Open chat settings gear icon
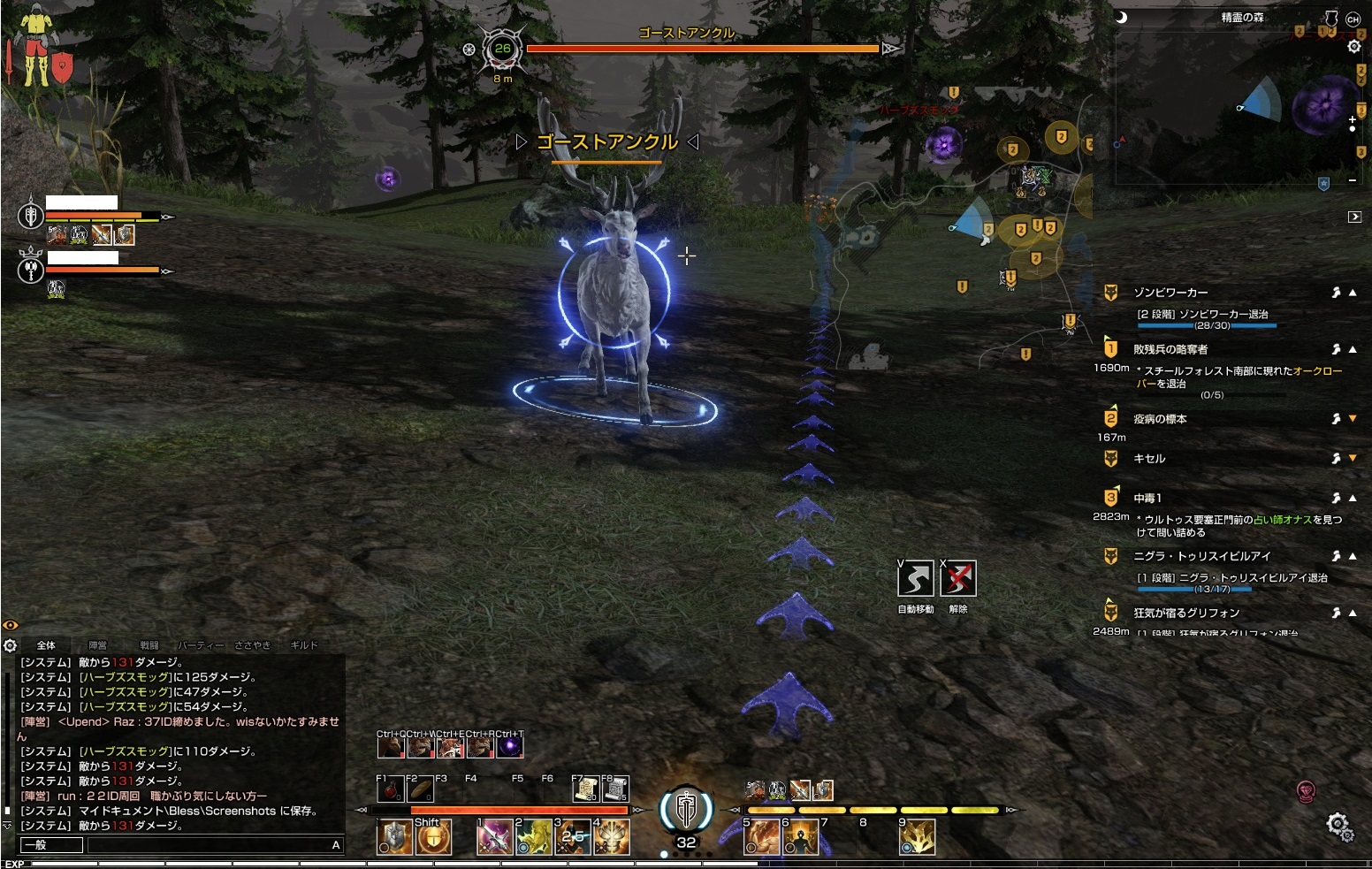Viewport: 1372px width, 869px height. click(x=11, y=645)
